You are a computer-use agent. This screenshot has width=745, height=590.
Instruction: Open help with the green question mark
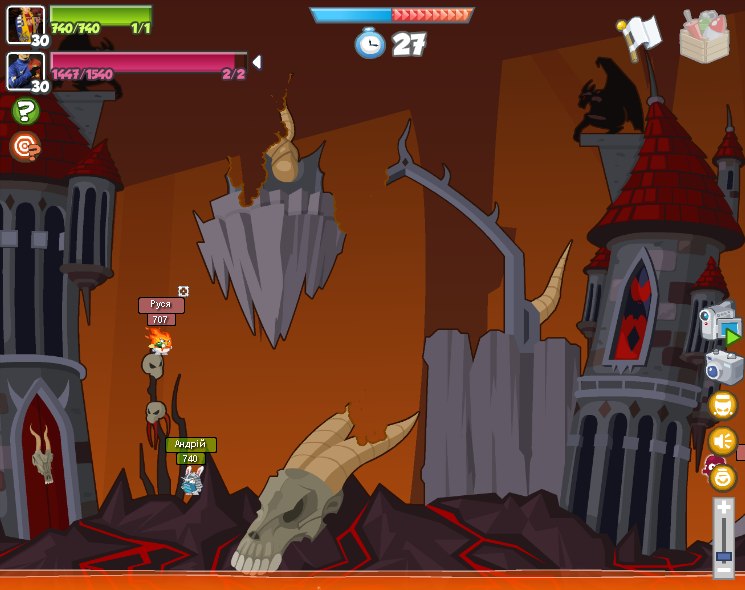coord(25,111)
